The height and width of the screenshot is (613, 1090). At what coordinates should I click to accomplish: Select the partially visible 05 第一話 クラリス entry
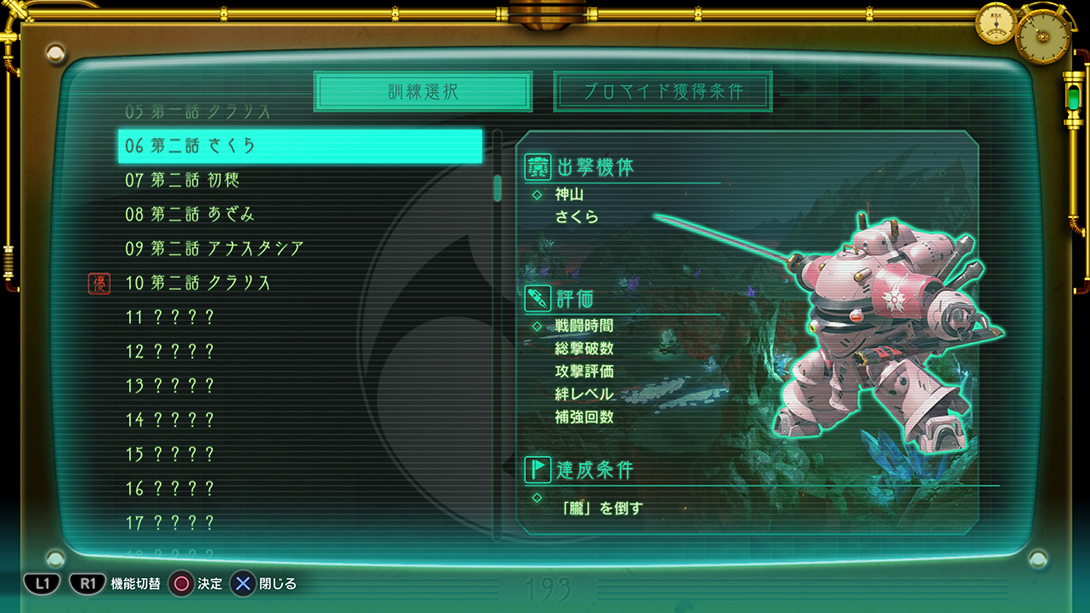[x=299, y=112]
